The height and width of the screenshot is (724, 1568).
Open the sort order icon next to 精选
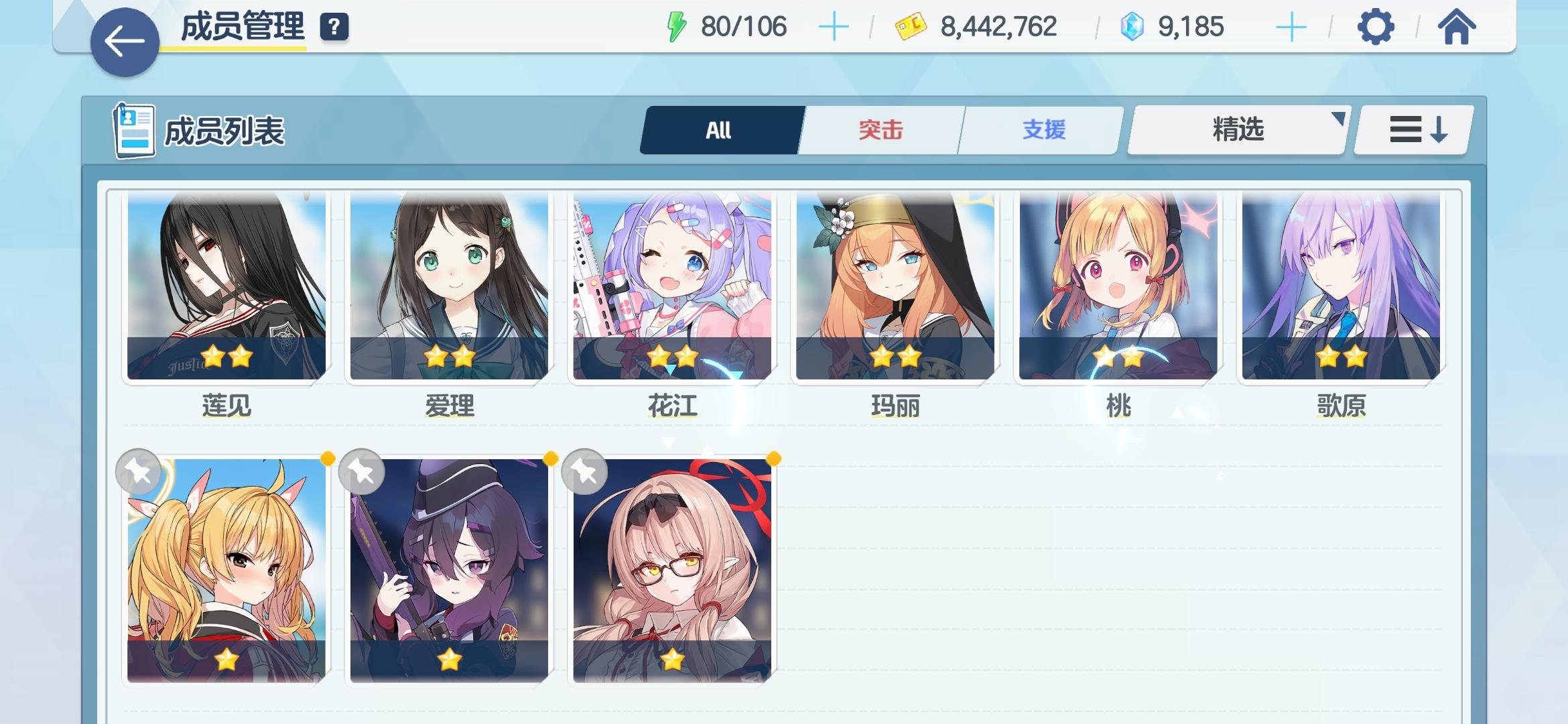(1412, 129)
